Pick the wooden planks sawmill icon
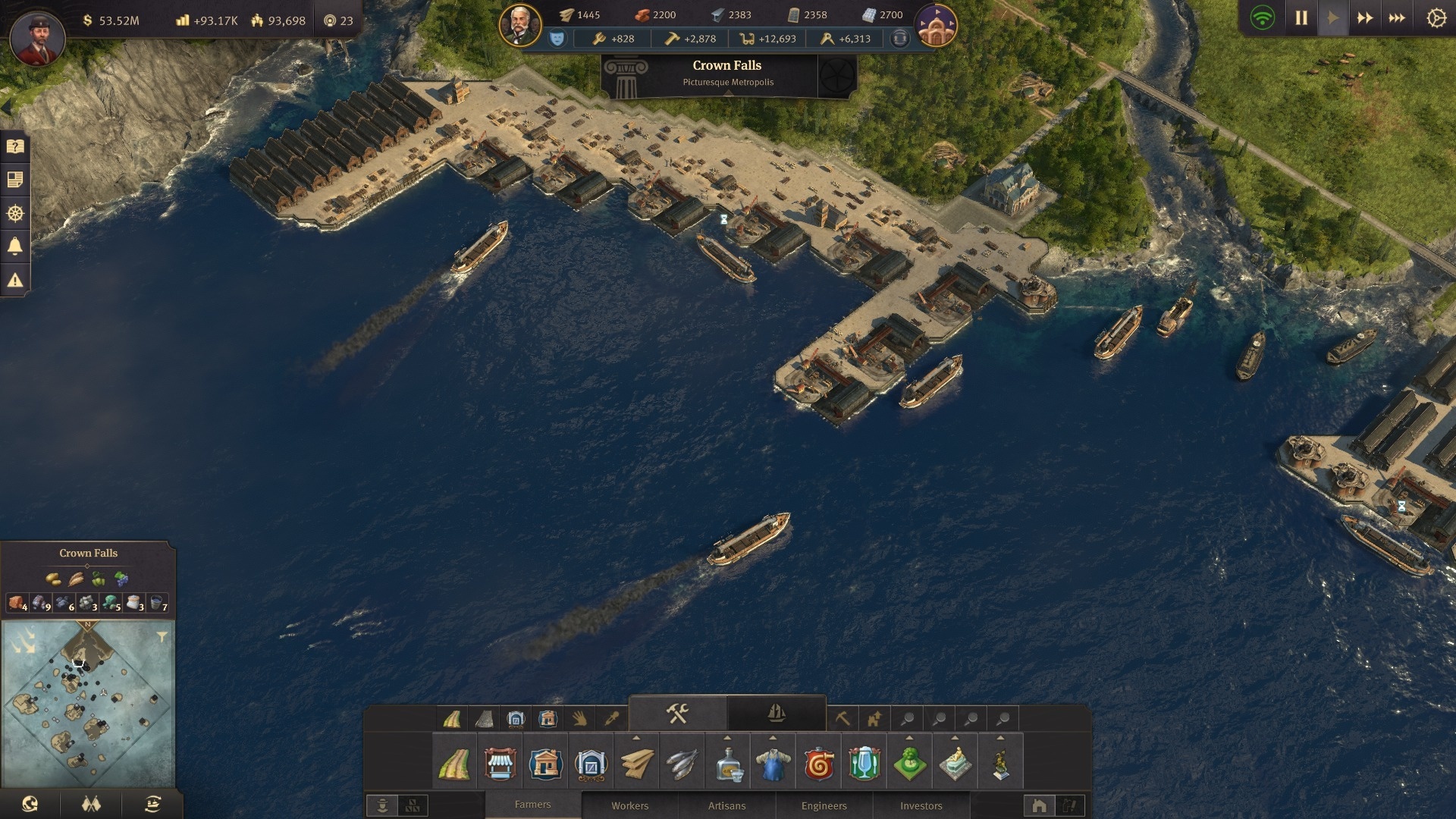The width and height of the screenshot is (1456, 819). point(636,764)
